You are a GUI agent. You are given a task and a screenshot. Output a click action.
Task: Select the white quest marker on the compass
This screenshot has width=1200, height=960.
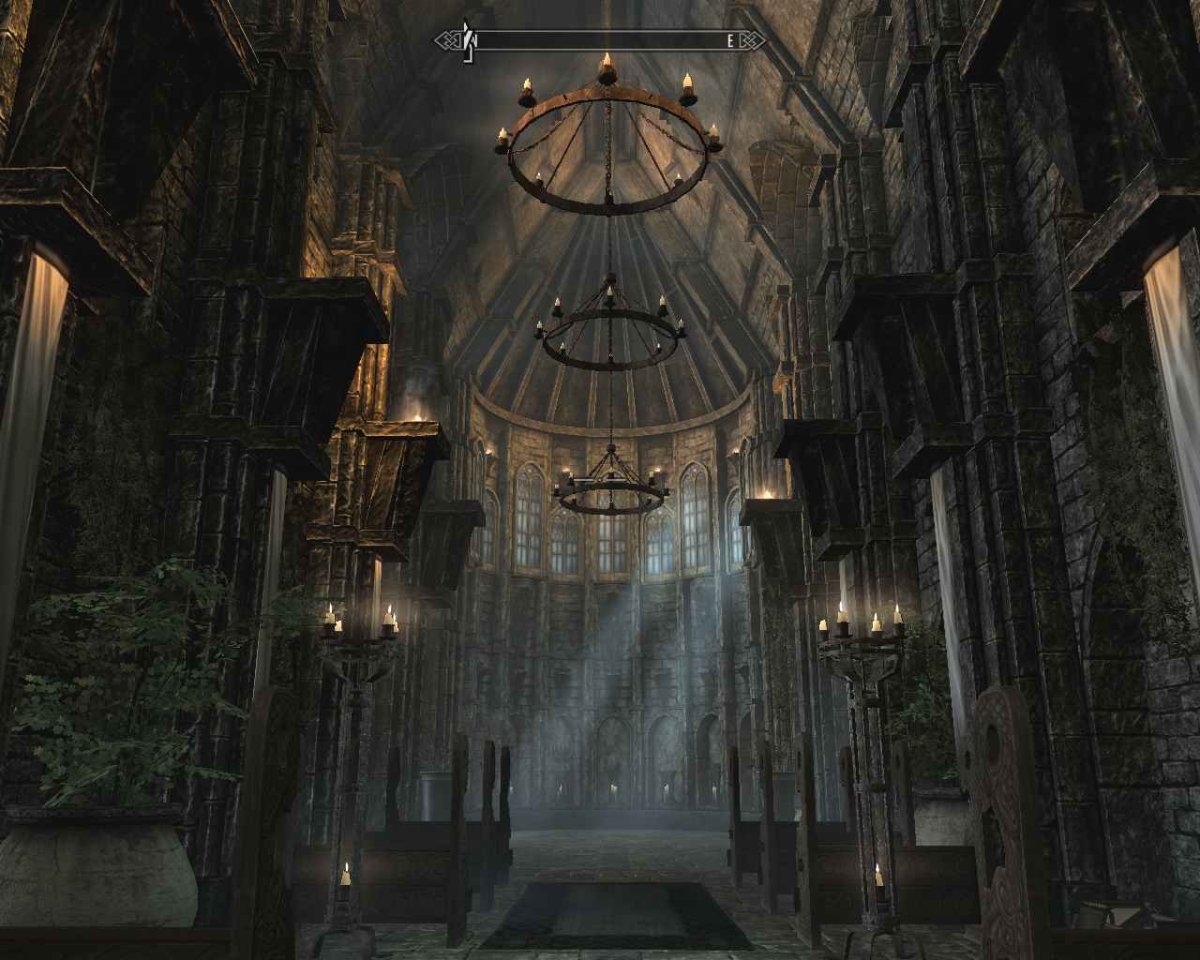pos(465,41)
